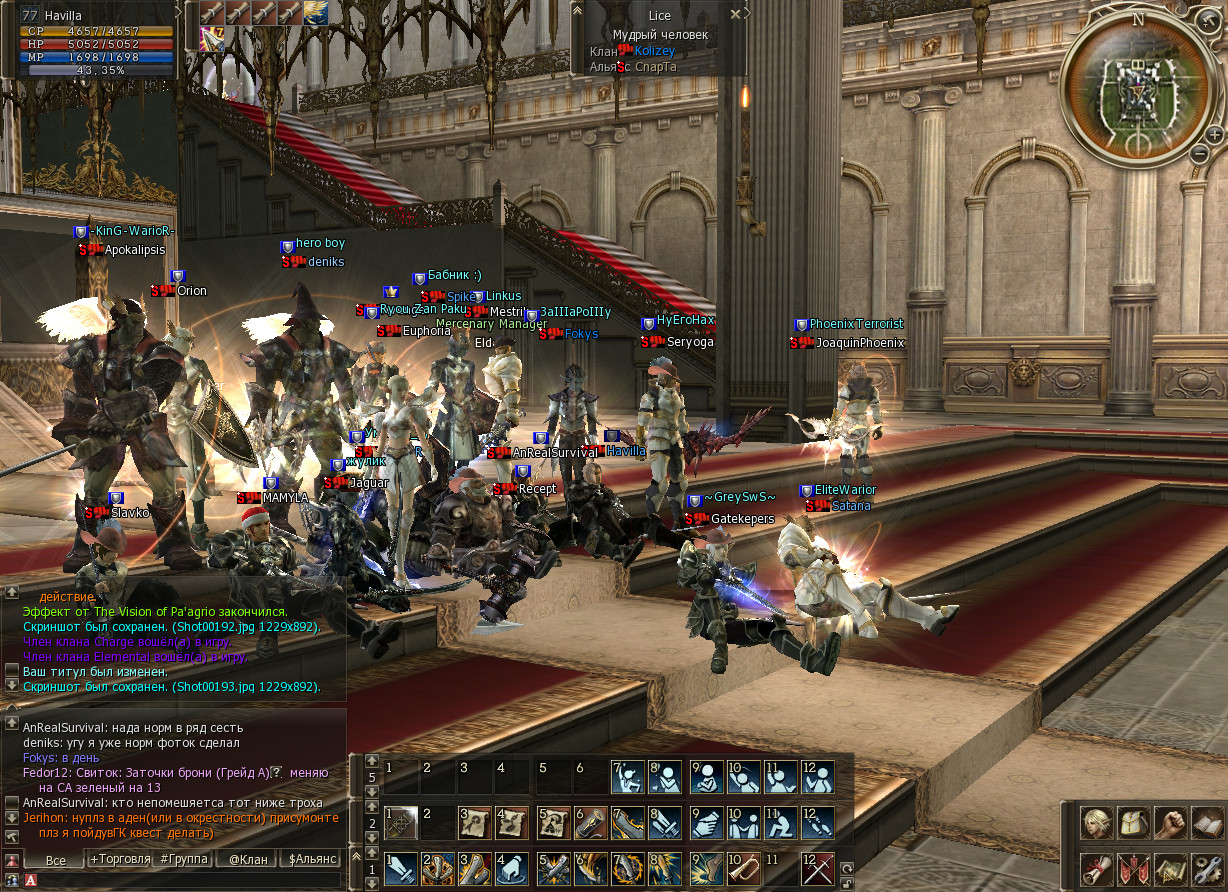Viewport: 1228px width, 892px height.
Task: Click the chat message input field
Action: (x=190, y=880)
